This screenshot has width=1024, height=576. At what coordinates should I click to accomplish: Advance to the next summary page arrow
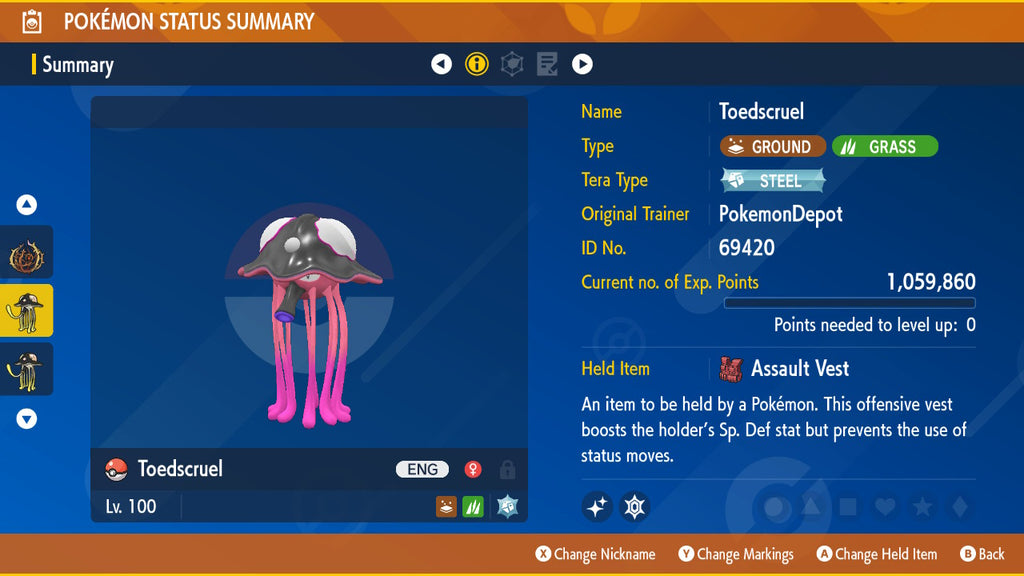pos(582,64)
